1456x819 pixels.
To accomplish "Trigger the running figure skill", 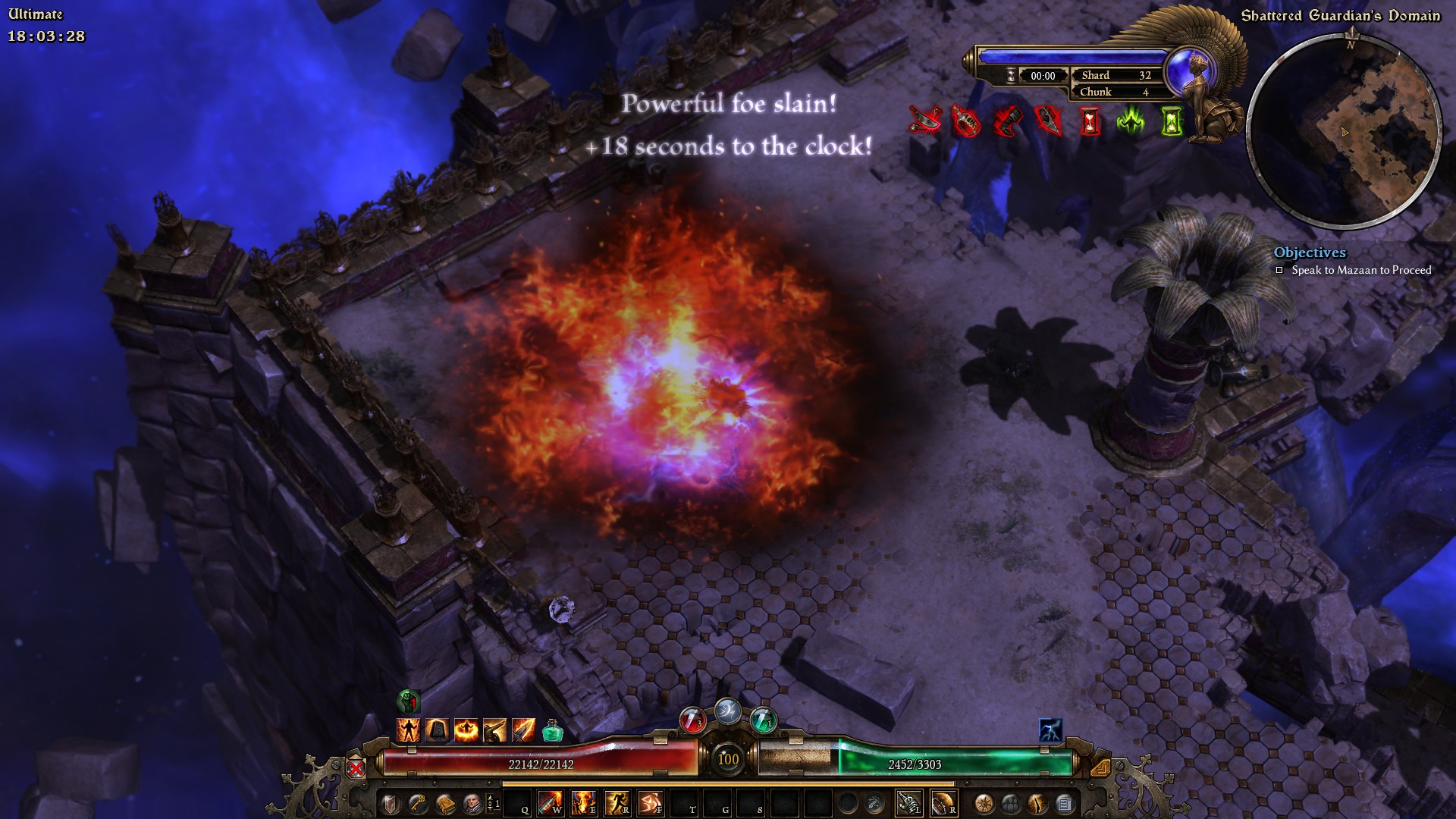I will [x=617, y=803].
